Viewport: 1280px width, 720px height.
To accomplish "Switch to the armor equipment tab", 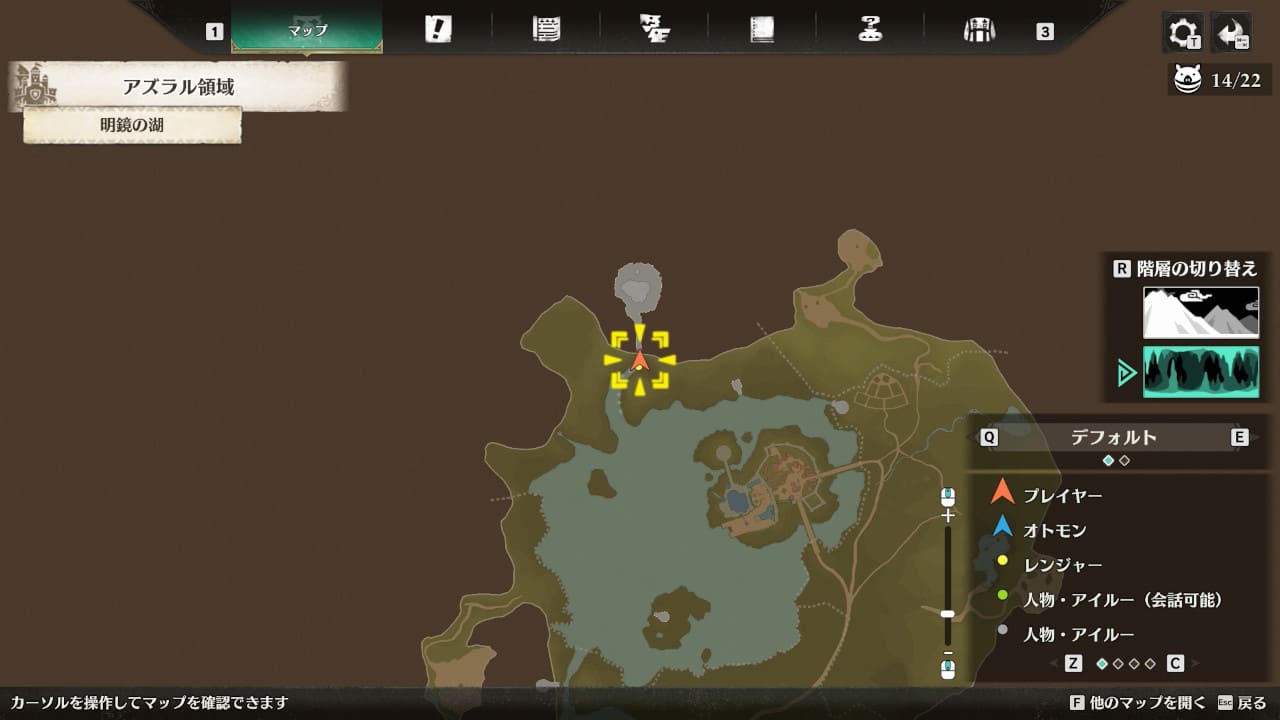I will (x=978, y=29).
